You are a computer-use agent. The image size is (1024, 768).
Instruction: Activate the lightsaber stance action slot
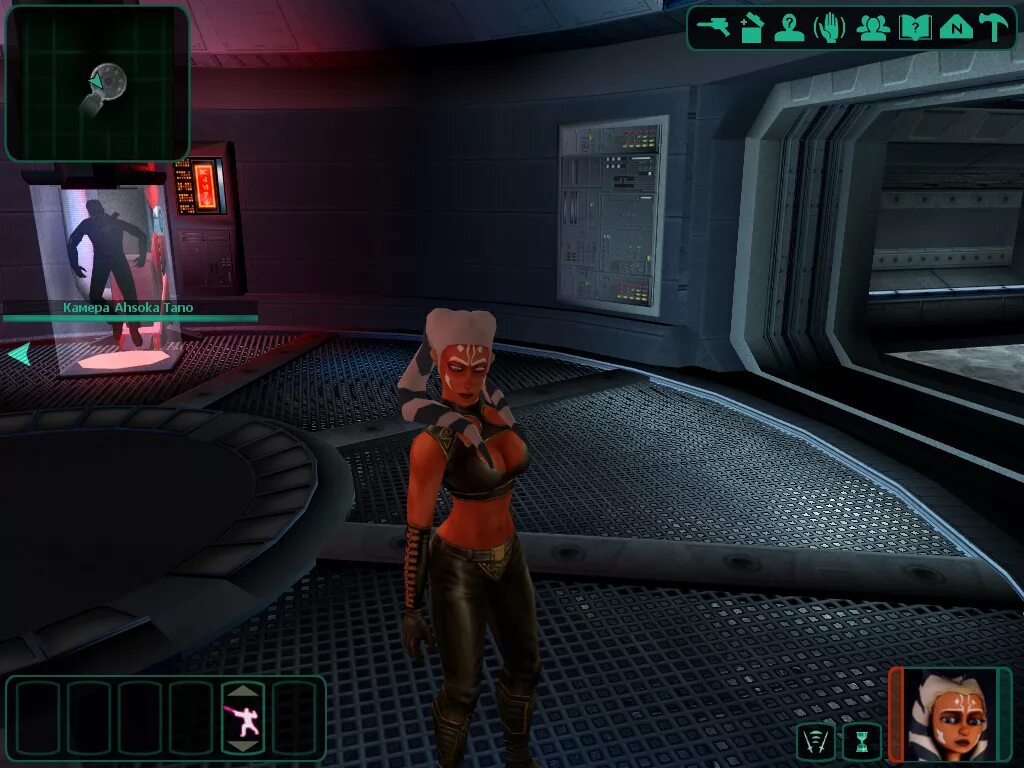[244, 718]
